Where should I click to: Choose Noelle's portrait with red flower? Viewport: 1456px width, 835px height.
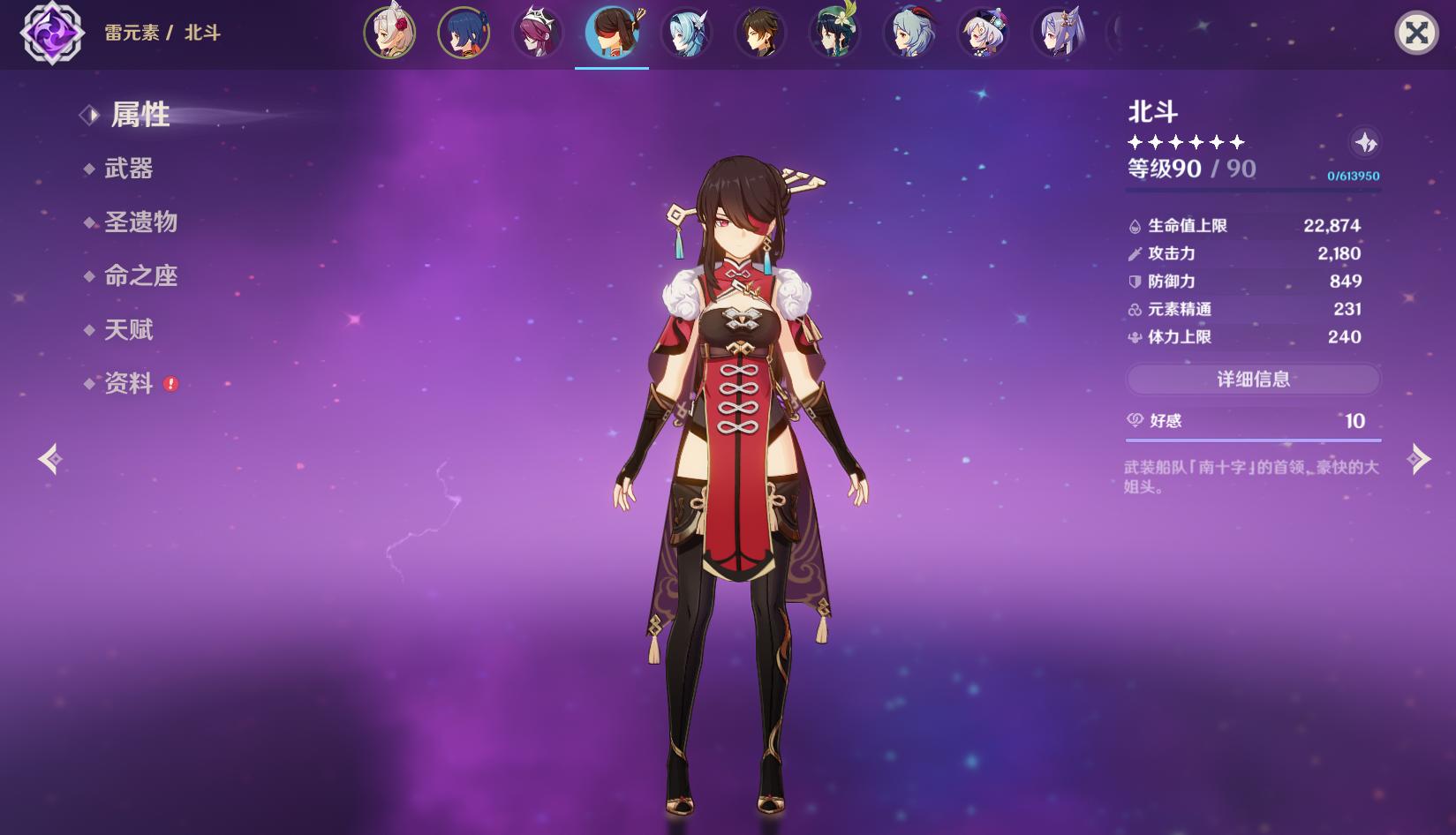click(x=389, y=34)
